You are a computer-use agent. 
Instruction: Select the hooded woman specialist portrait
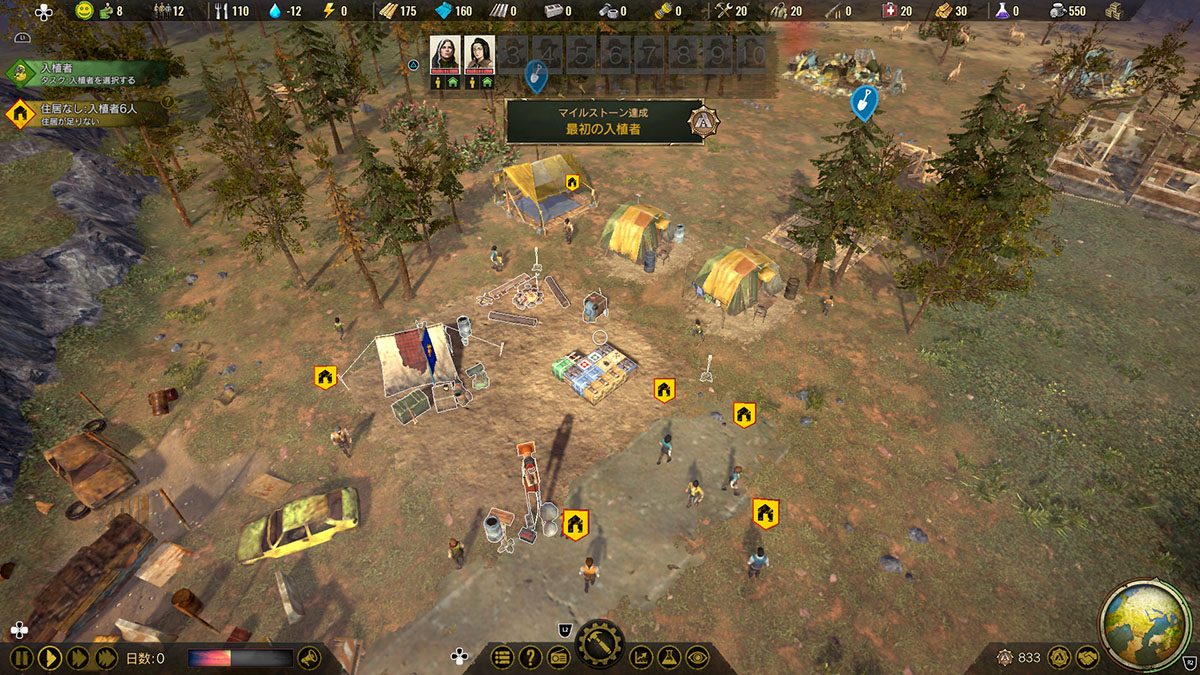tap(445, 55)
